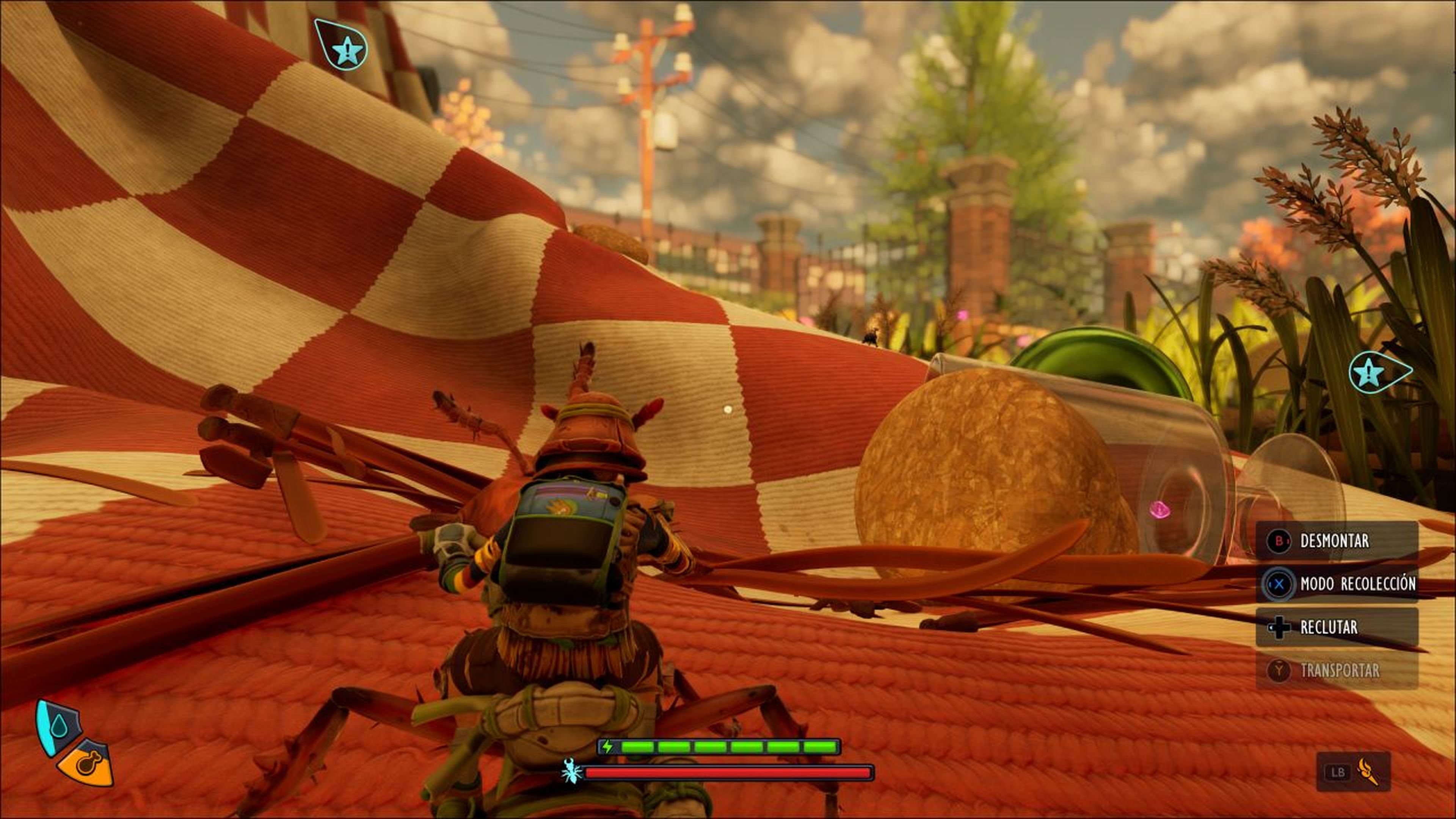Select the greyed Transportar option

pyautogui.click(x=1336, y=670)
